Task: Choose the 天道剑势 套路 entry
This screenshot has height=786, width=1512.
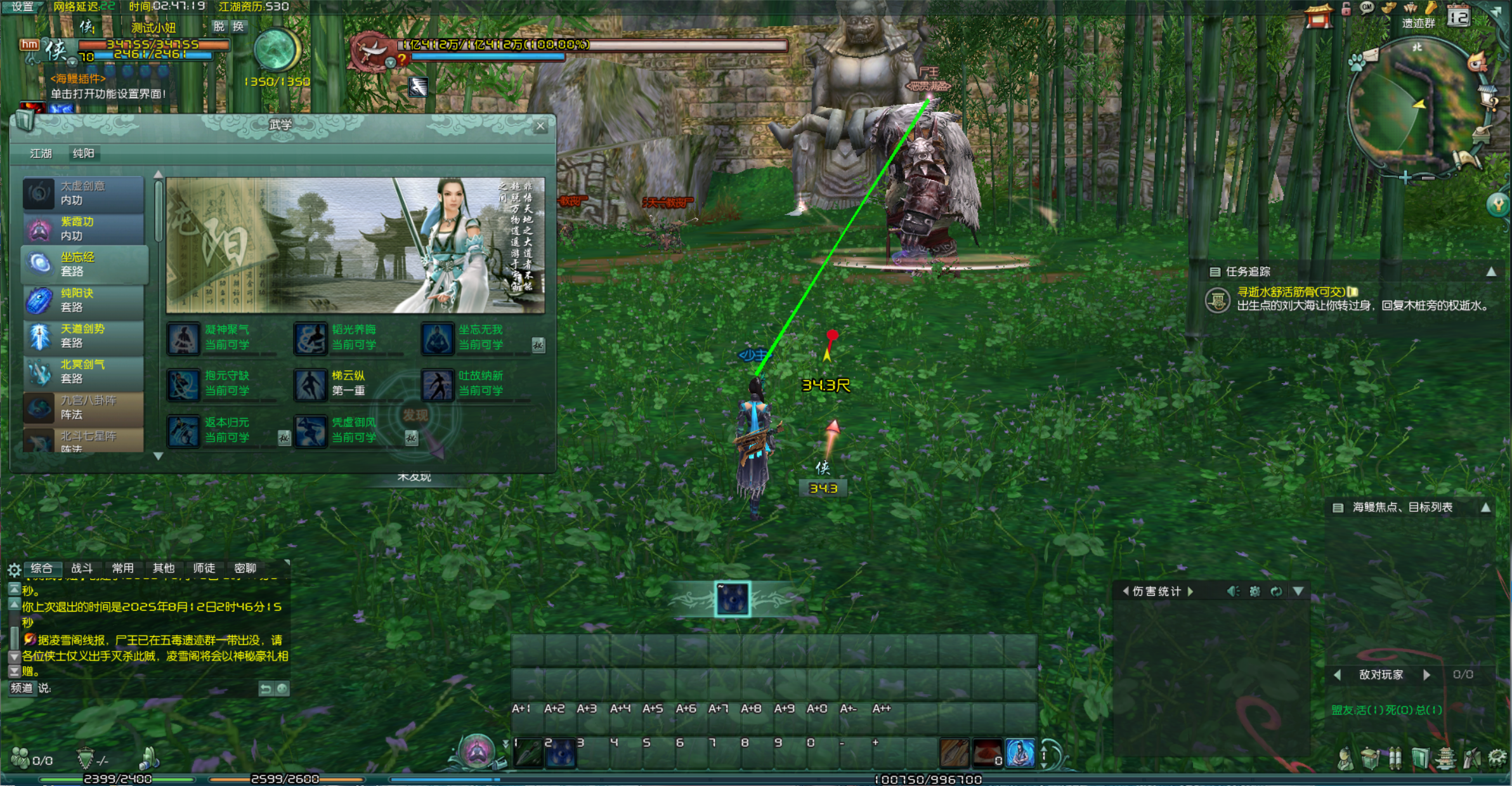Action: pyautogui.click(x=83, y=336)
